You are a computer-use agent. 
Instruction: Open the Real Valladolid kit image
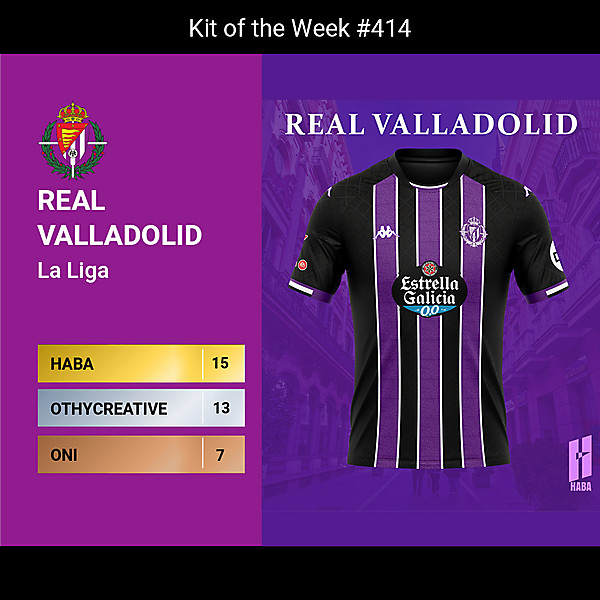click(430, 300)
